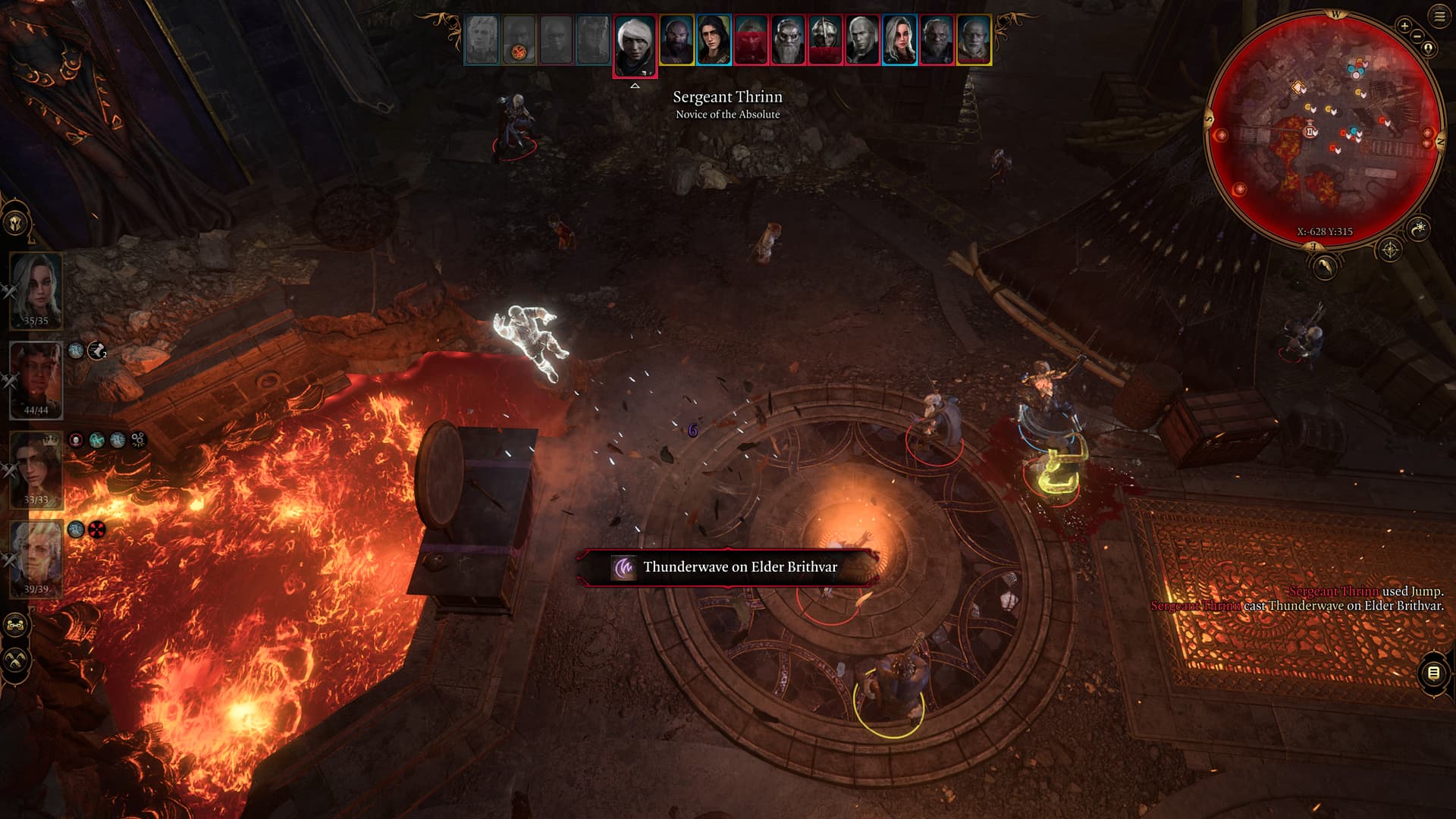The height and width of the screenshot is (819, 1456).
Task: Toggle group mode chain-link button
Action: pyautogui.click(x=15, y=626)
